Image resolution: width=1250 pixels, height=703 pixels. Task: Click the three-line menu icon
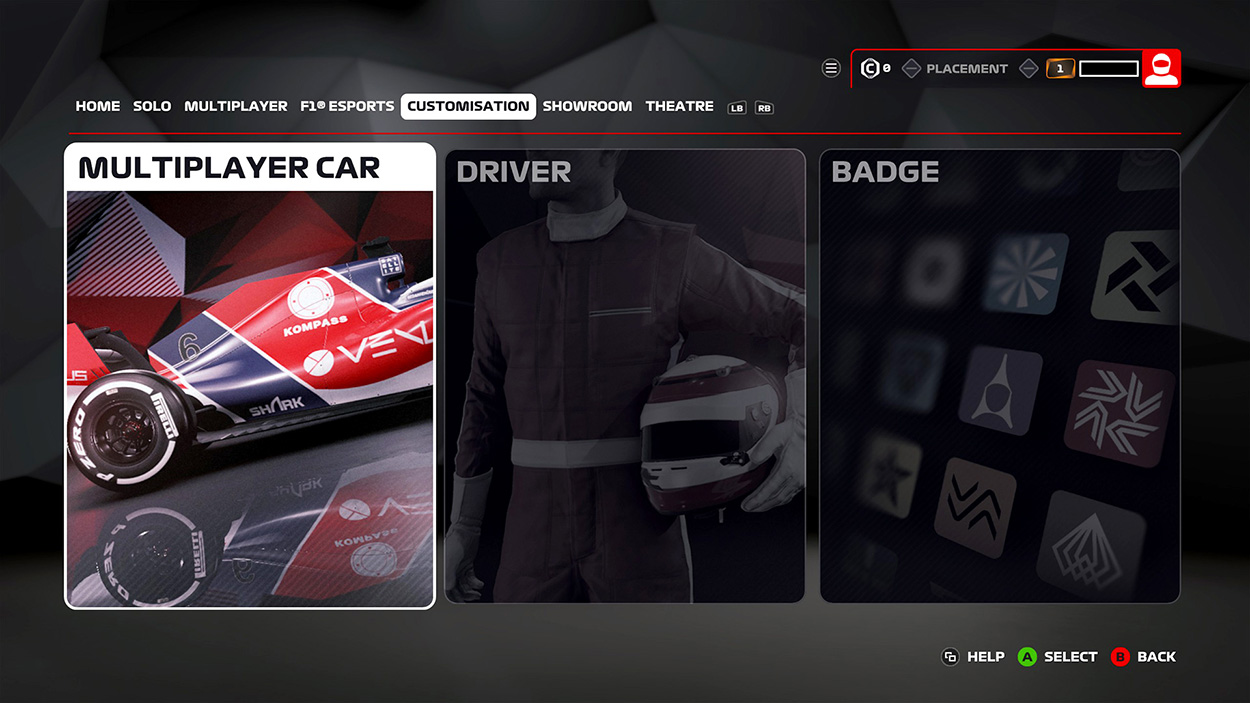[x=831, y=69]
